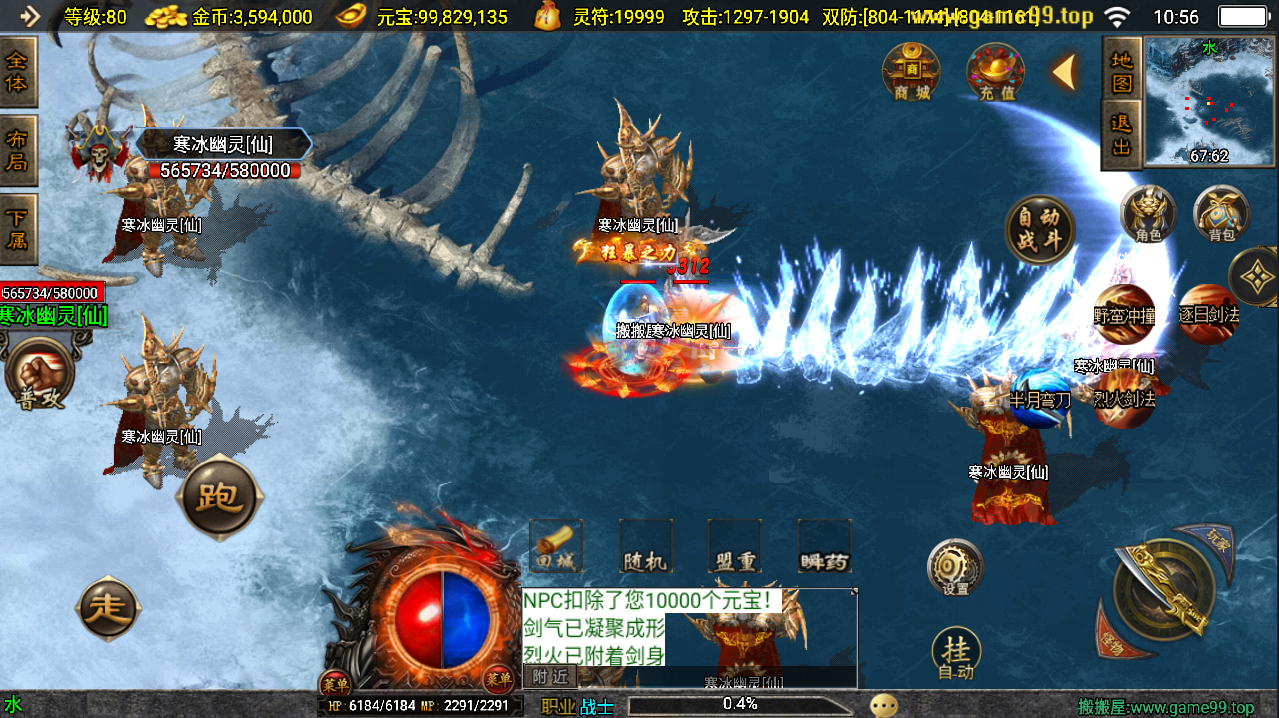Toggle 自动战斗 auto battle

[x=1040, y=229]
